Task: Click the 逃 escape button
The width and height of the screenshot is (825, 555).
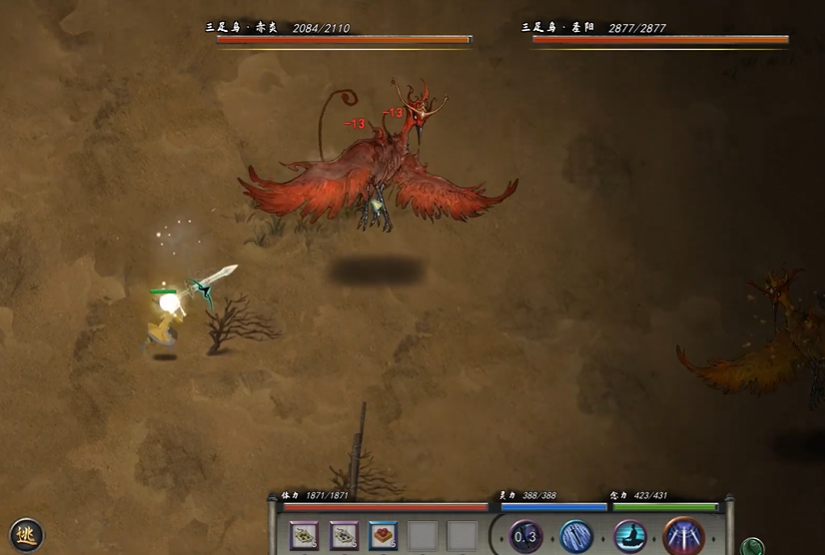Action: [27, 534]
